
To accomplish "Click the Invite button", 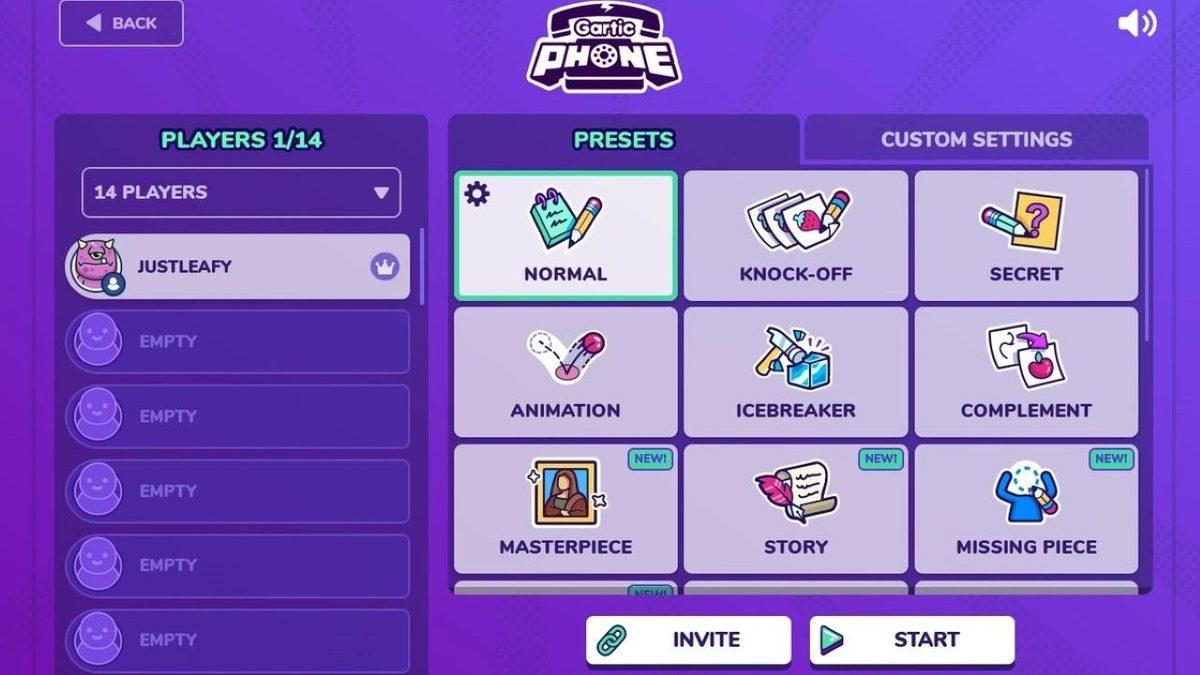I will (688, 640).
